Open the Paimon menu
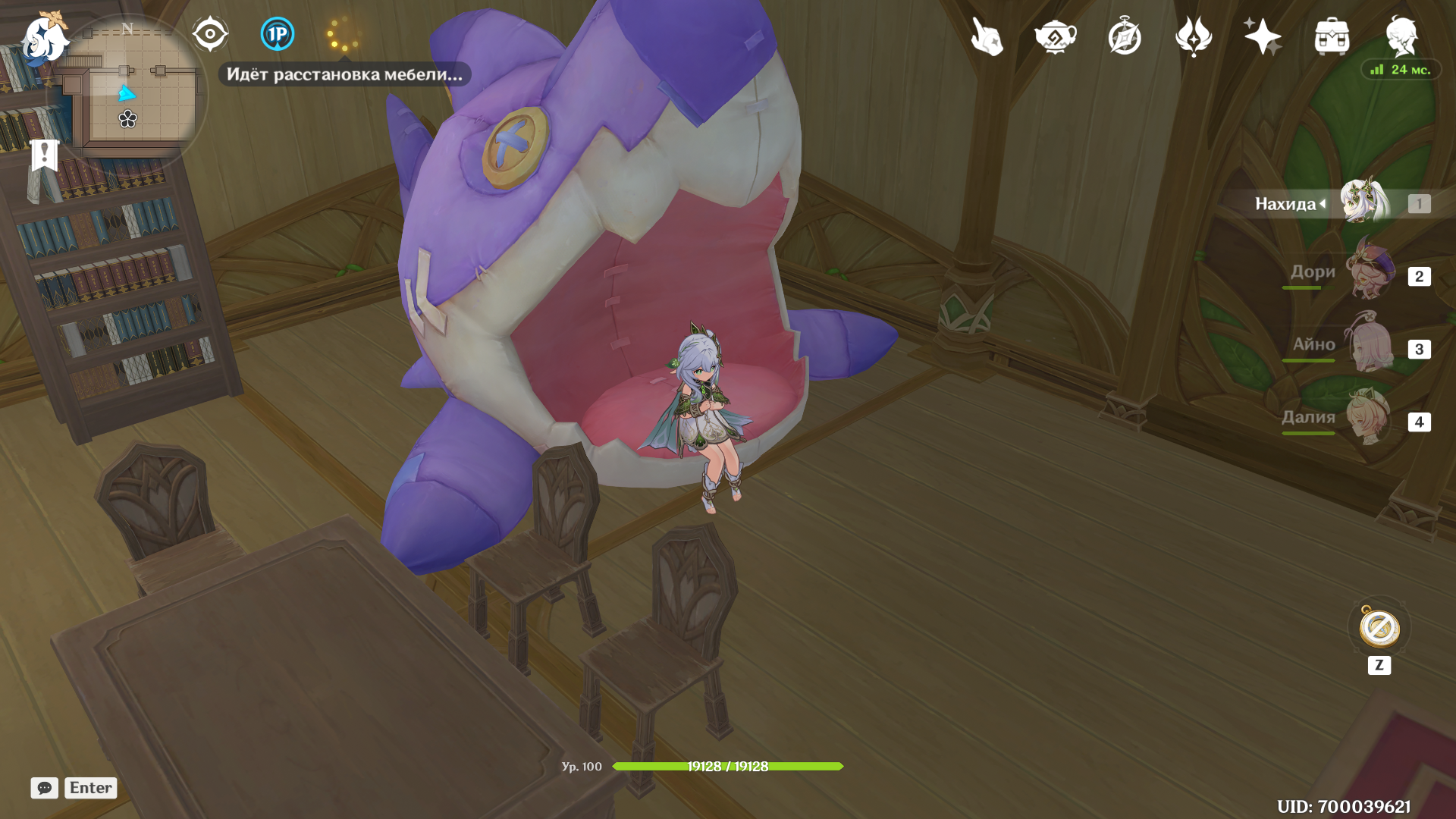The height and width of the screenshot is (819, 1456). pyautogui.click(x=44, y=38)
